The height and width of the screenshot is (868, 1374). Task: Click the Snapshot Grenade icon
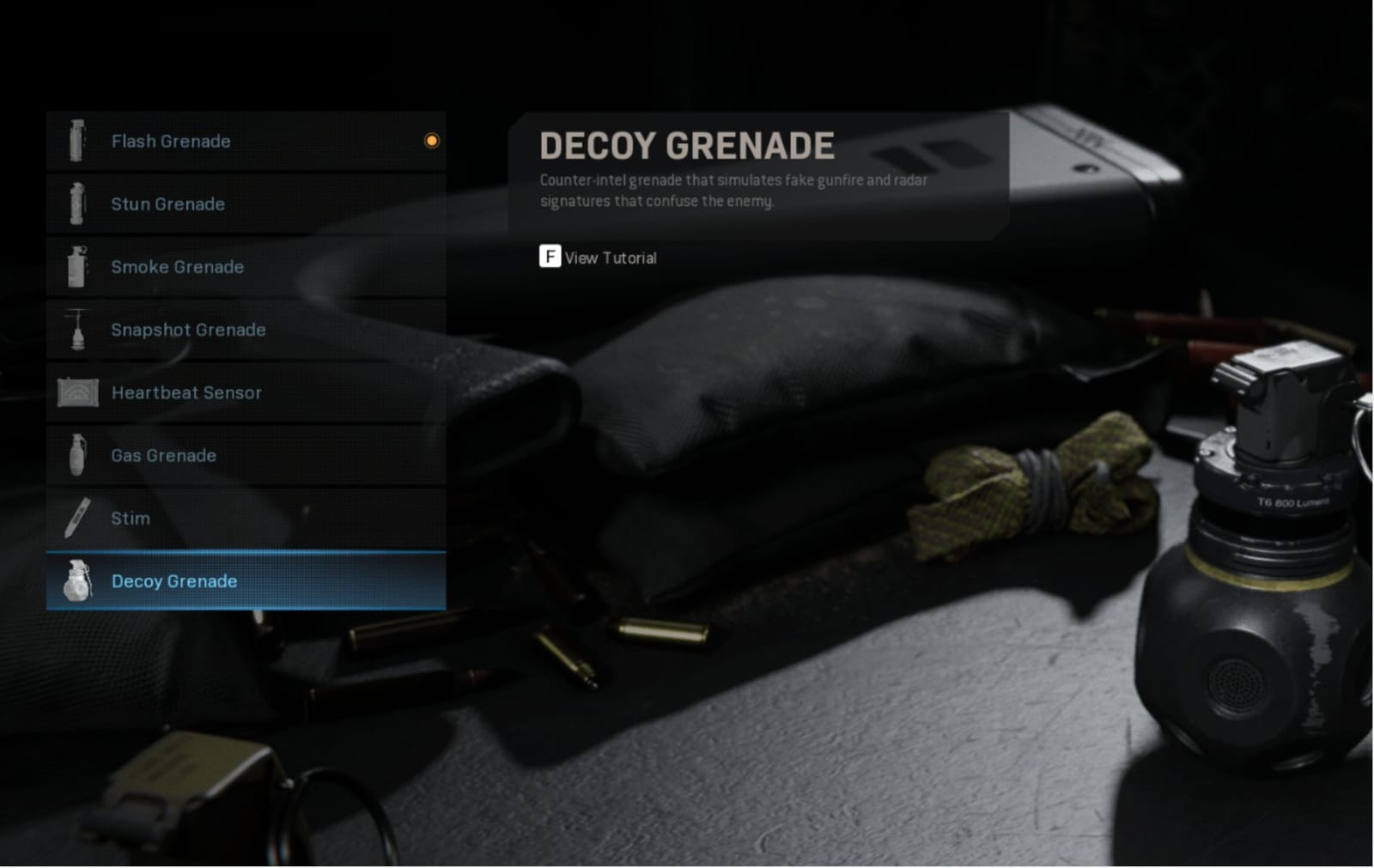(77, 330)
